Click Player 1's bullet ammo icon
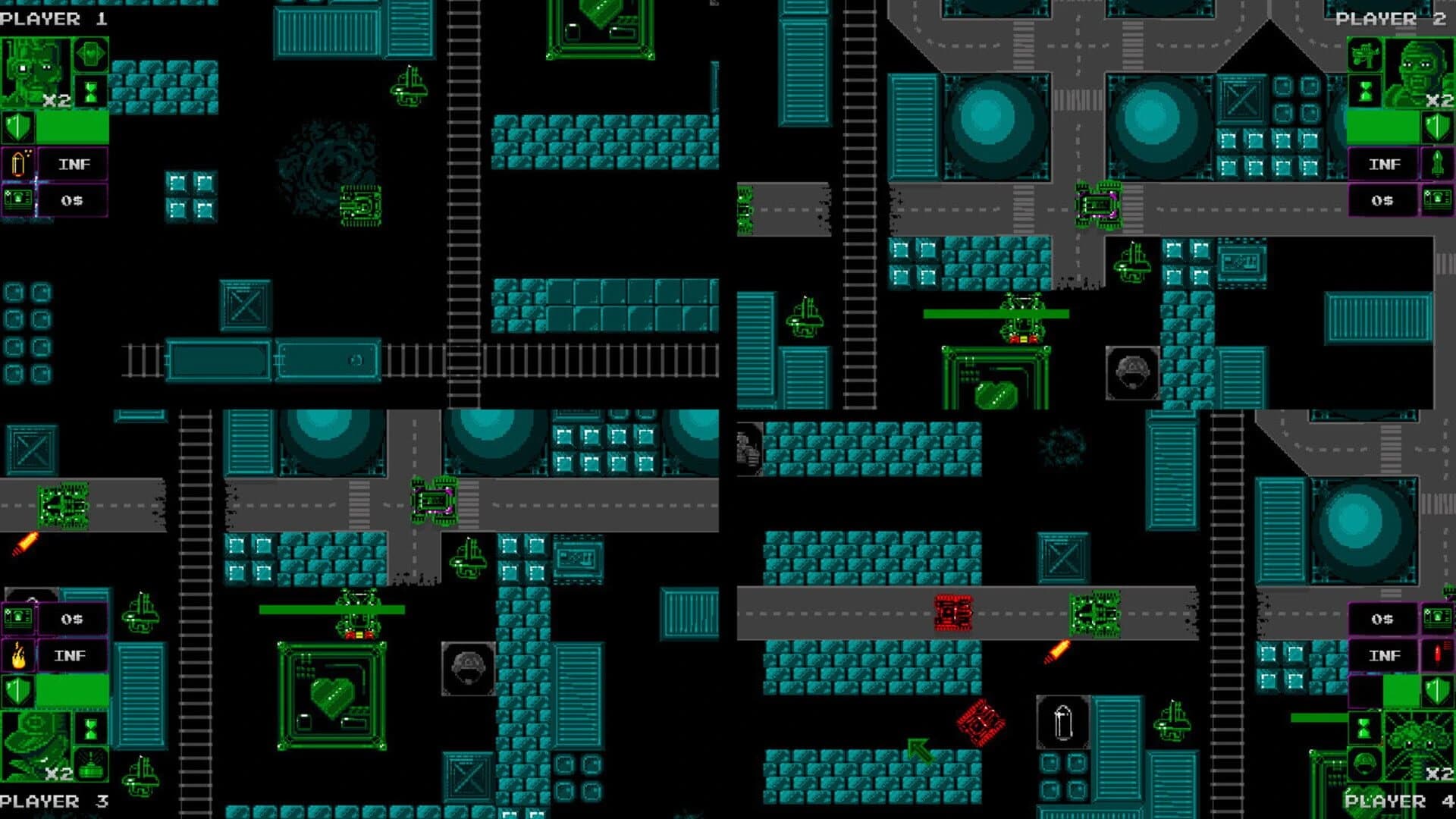This screenshot has width=1456, height=819. tap(18, 162)
